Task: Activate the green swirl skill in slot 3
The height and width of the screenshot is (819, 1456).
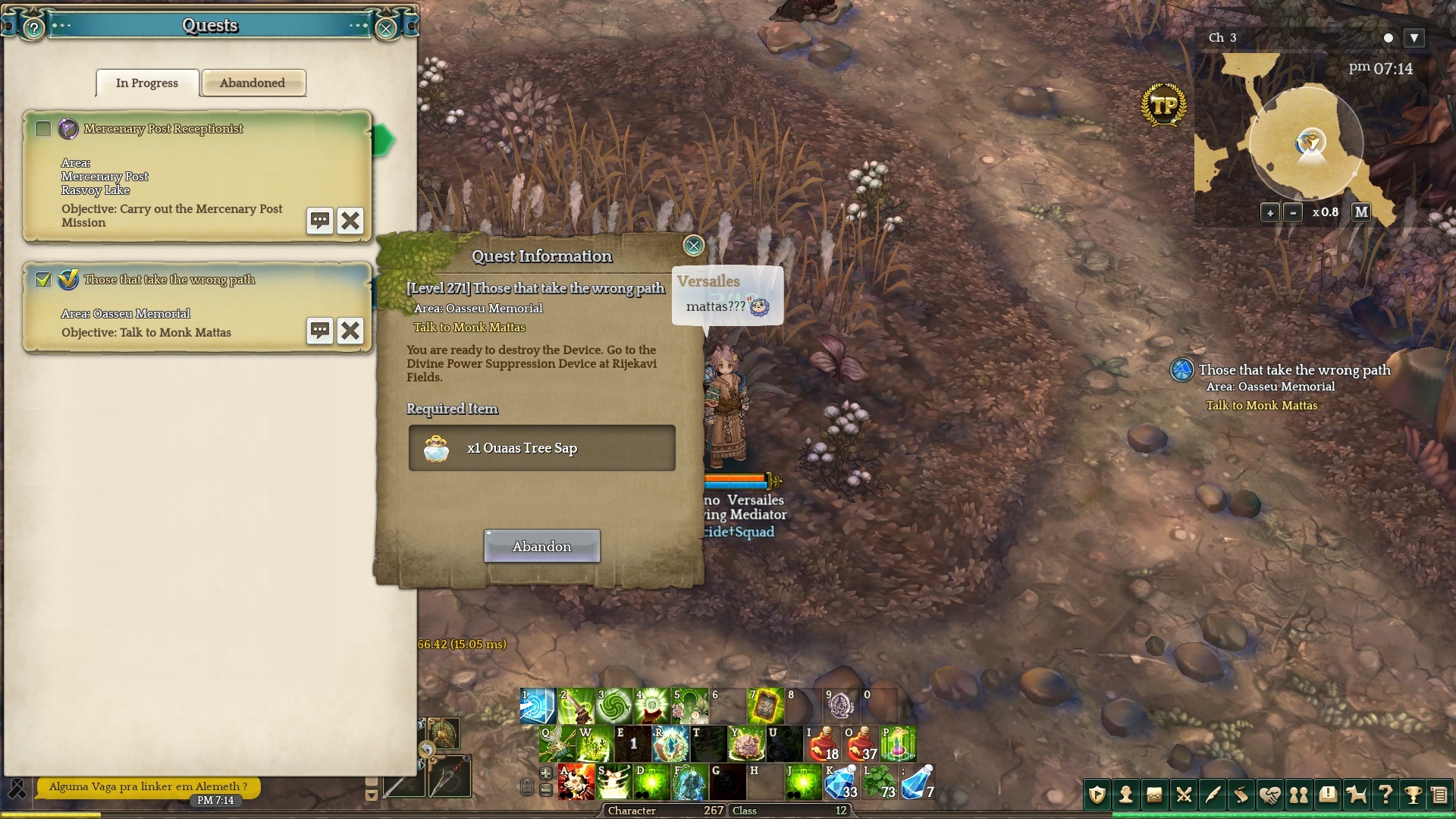Action: click(613, 706)
